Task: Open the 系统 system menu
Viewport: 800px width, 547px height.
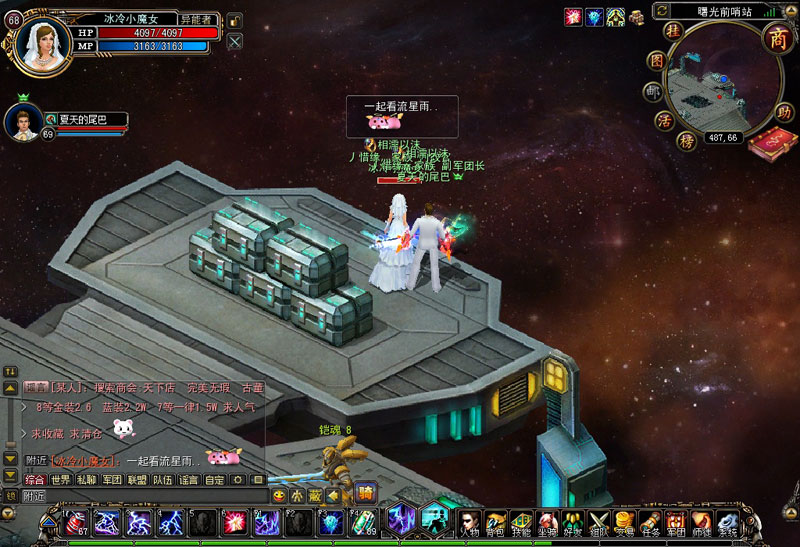Action: [728, 522]
